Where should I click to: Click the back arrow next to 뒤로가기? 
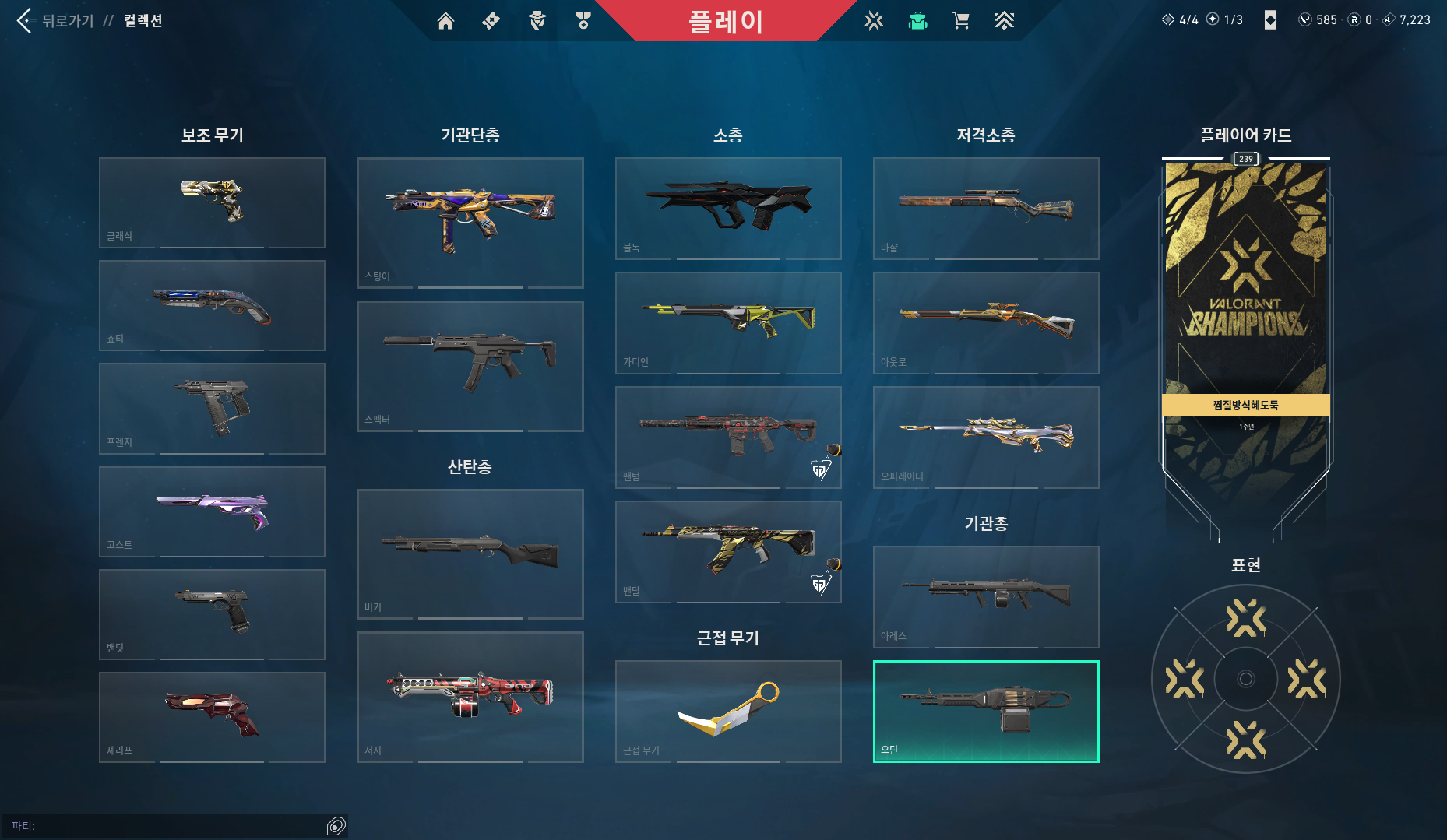[x=23, y=21]
